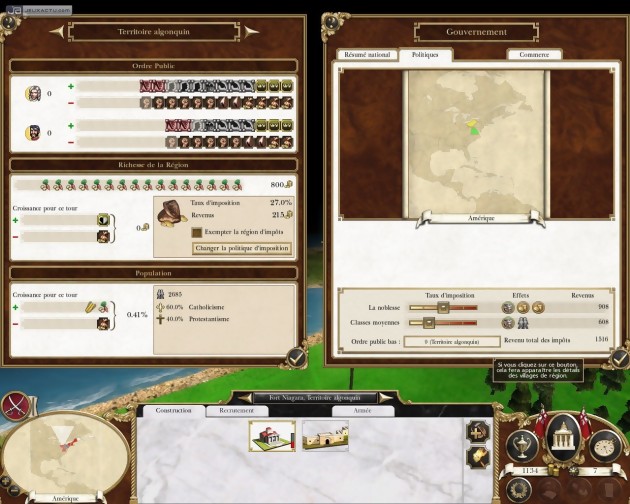
Task: Select the fort wall building card
Action: tap(324, 435)
